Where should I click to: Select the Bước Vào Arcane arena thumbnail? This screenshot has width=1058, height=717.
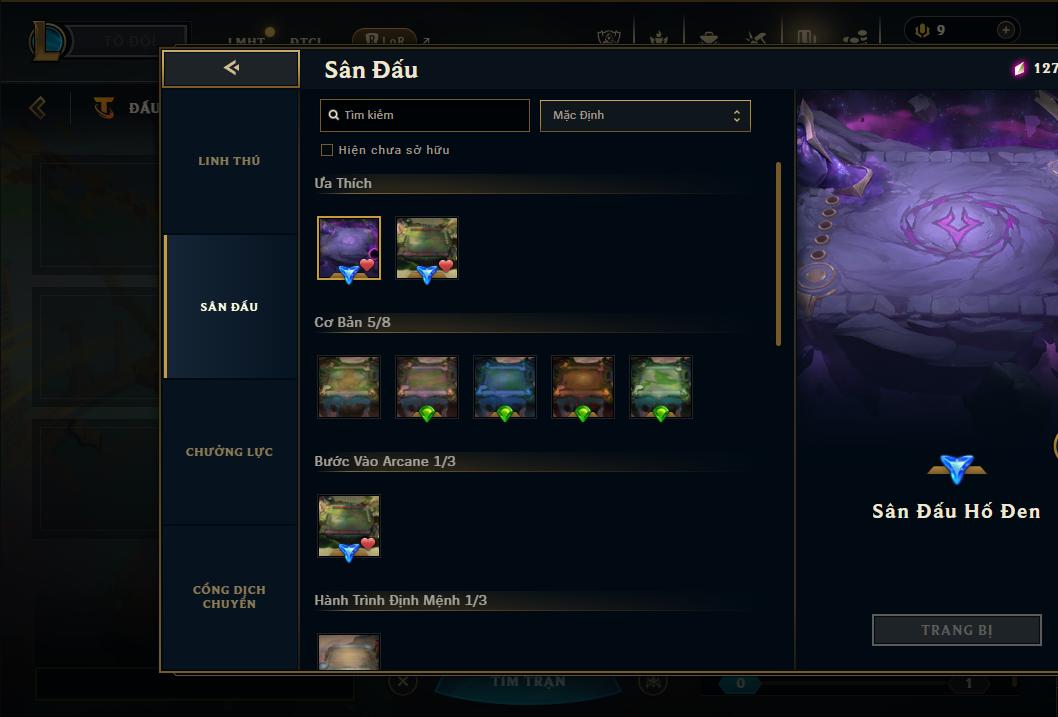coord(349,526)
